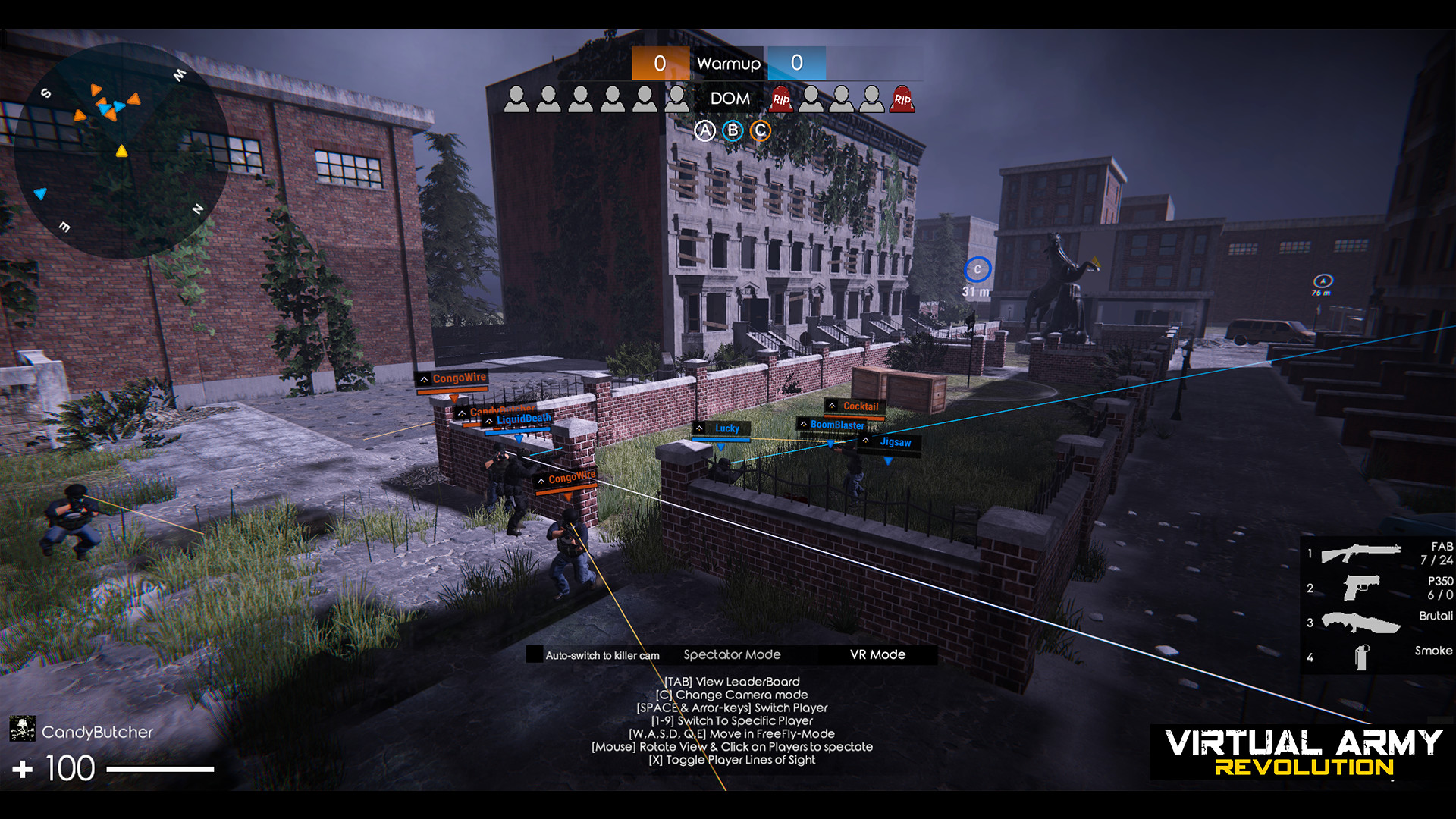Expand the Lucky nameplate chevron

click(x=699, y=428)
